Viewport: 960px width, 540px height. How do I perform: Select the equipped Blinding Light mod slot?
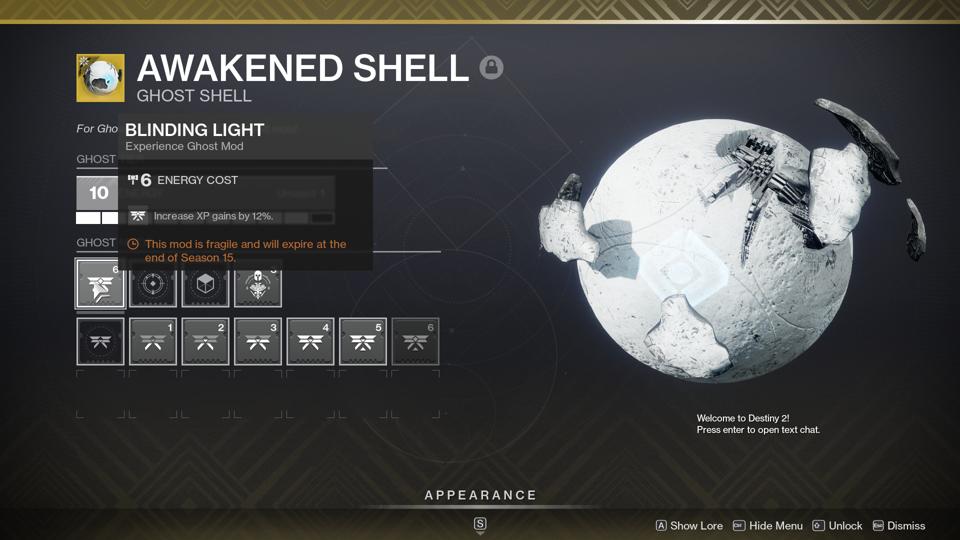click(x=100, y=285)
